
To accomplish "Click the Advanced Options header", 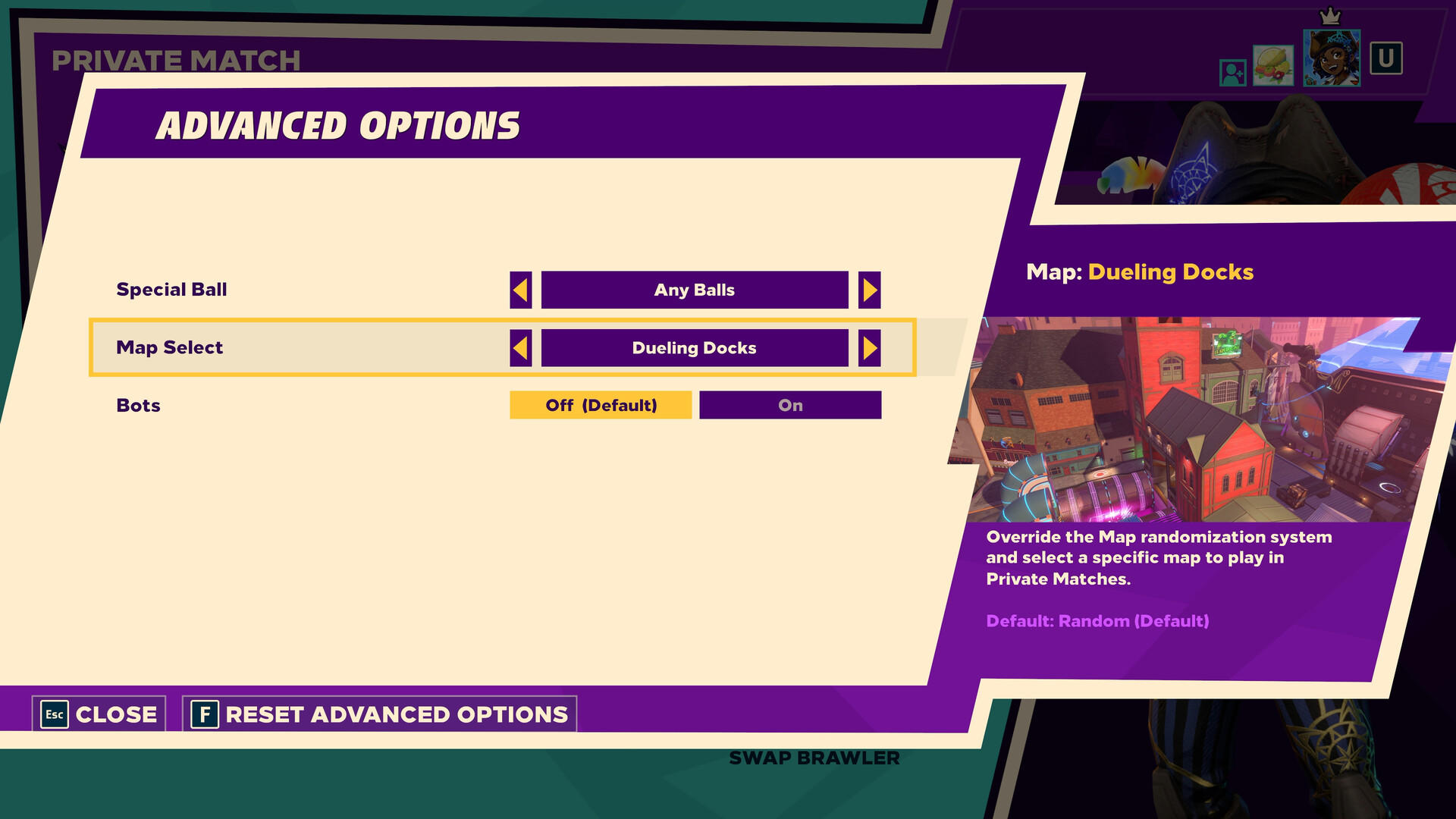I will (339, 125).
